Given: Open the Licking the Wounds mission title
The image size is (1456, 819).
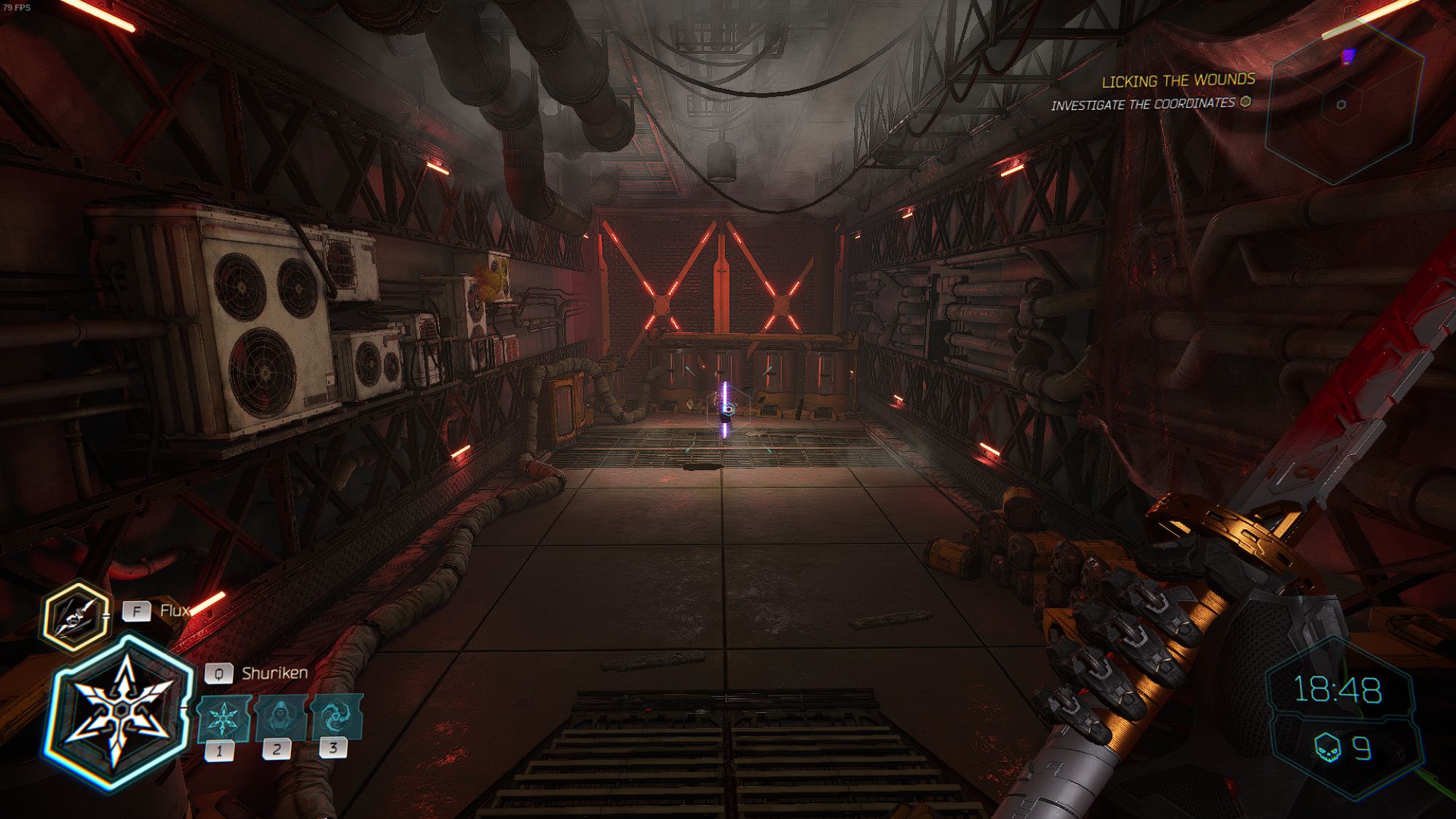Looking at the screenshot, I should coord(1179,82).
